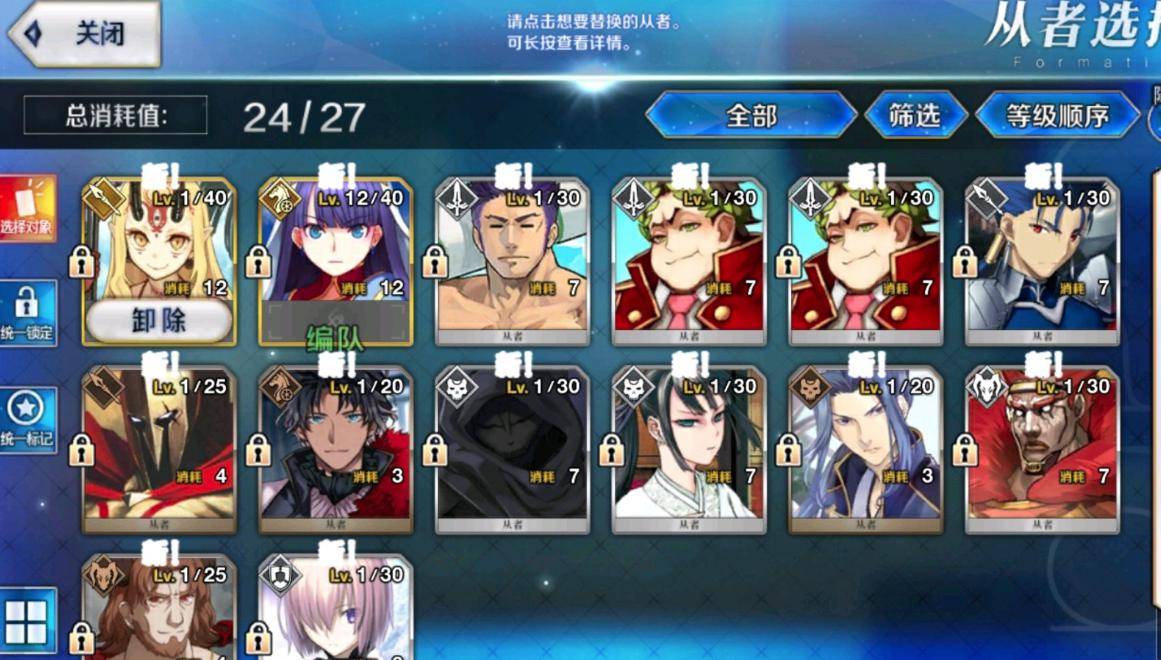
Task: Select the shirtless closed-eyes servant card
Action: [512, 260]
